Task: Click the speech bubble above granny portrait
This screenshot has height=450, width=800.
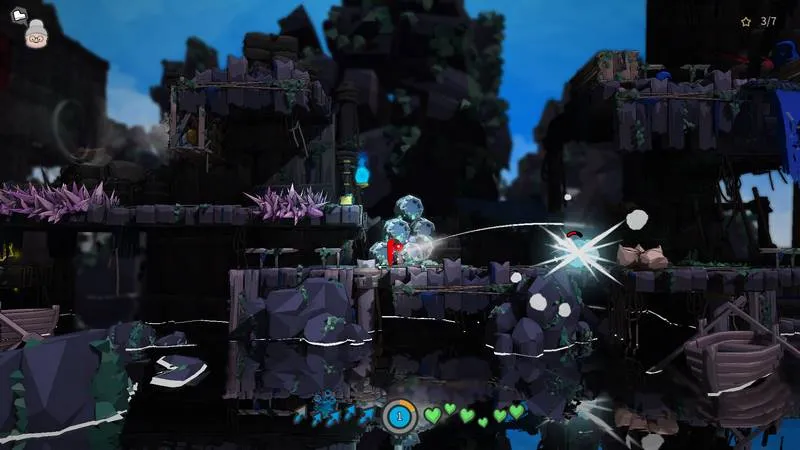Action: [18, 16]
